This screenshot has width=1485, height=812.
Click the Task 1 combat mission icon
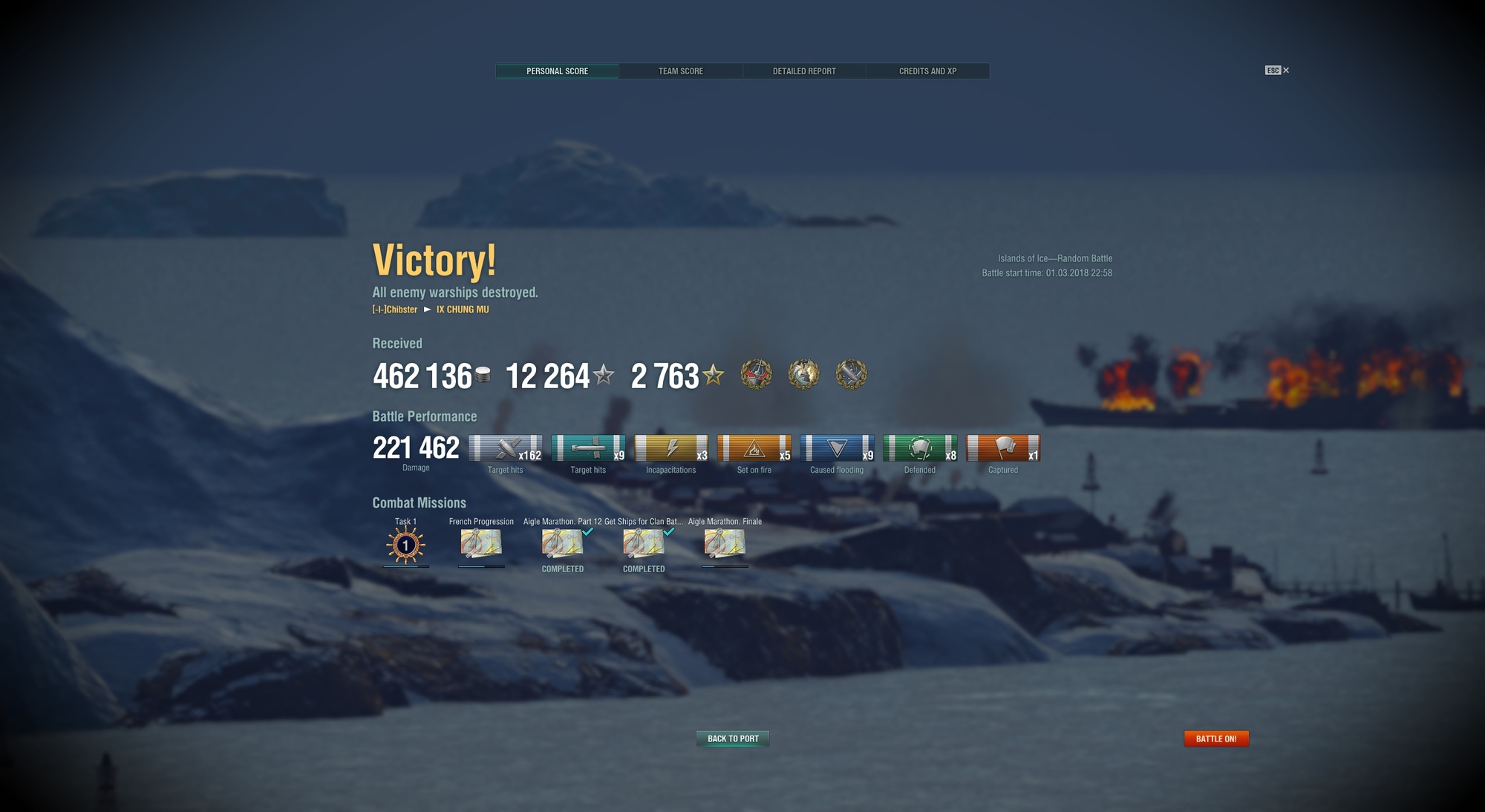(x=405, y=546)
